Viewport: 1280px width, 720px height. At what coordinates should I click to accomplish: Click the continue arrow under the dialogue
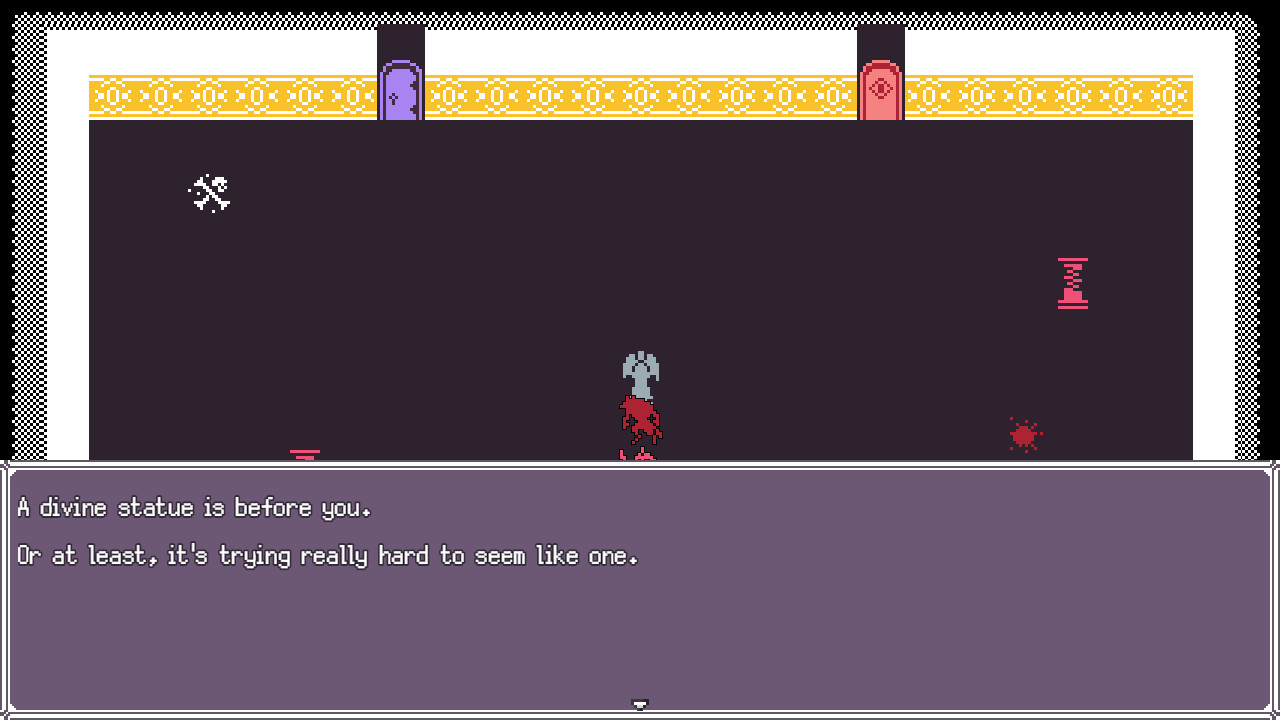(x=639, y=703)
